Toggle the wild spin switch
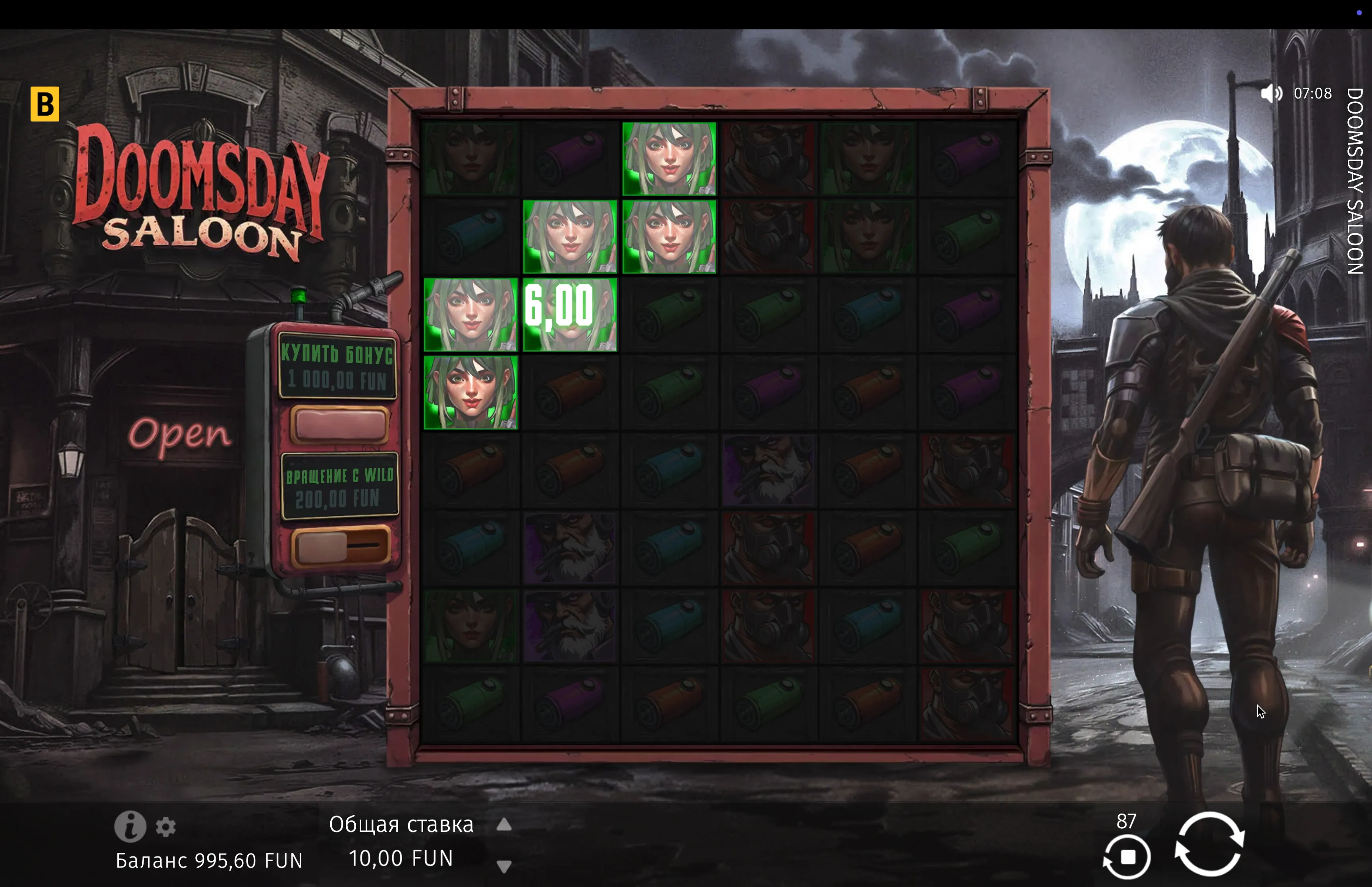 pyautogui.click(x=340, y=546)
